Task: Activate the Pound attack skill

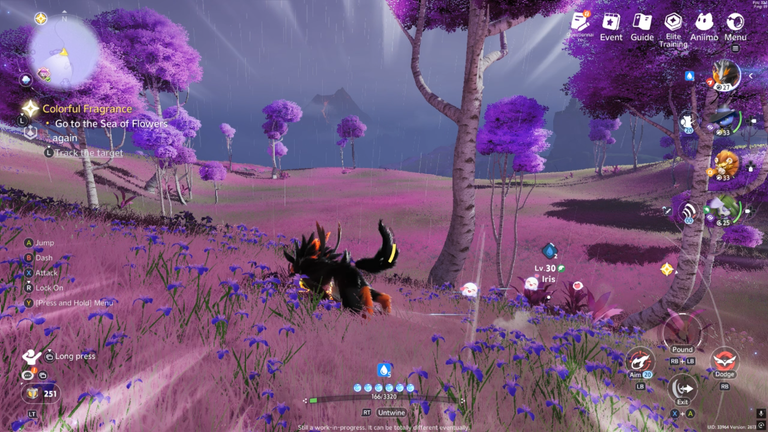Action: click(682, 333)
